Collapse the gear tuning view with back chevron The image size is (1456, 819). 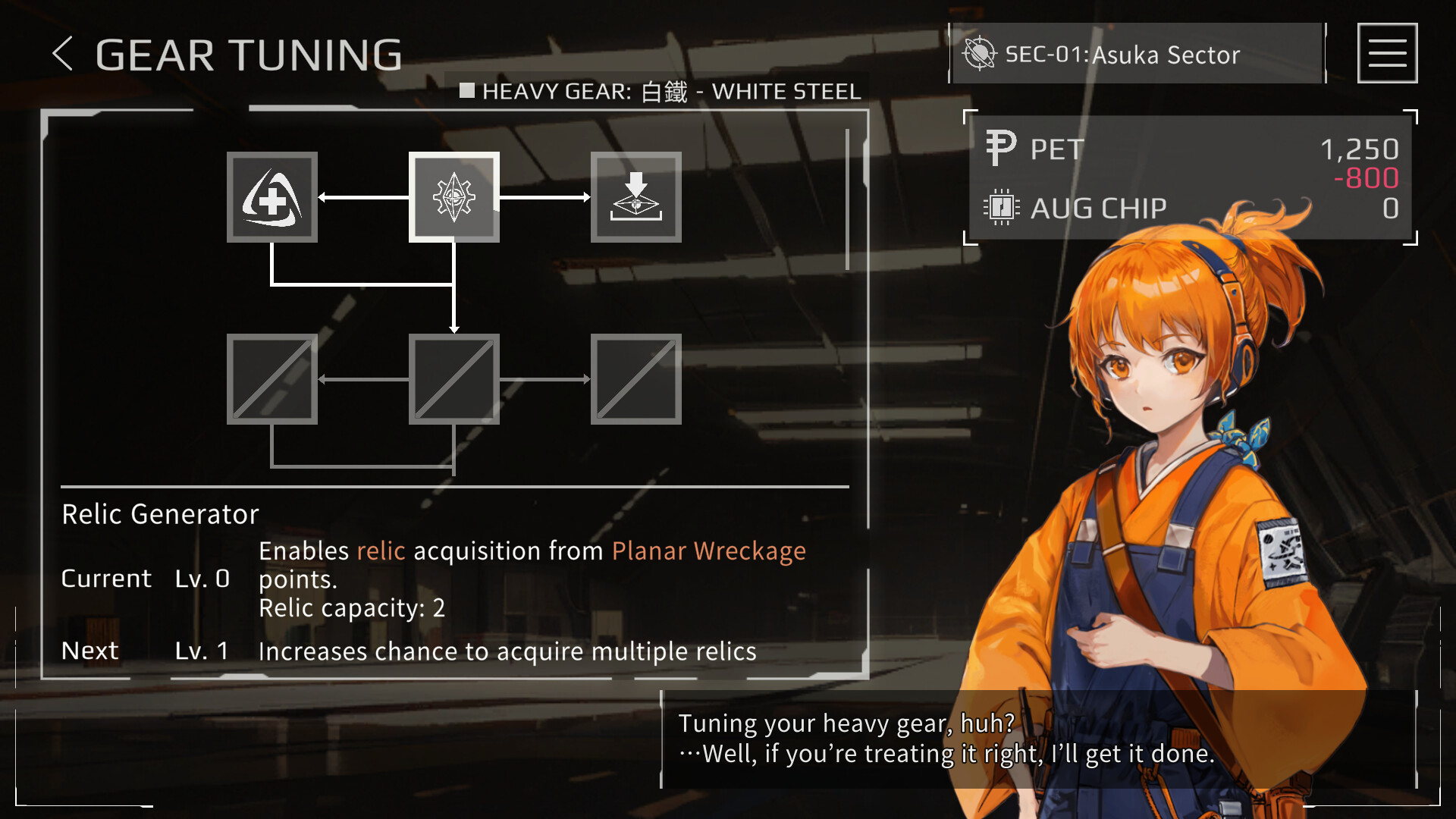click(64, 54)
